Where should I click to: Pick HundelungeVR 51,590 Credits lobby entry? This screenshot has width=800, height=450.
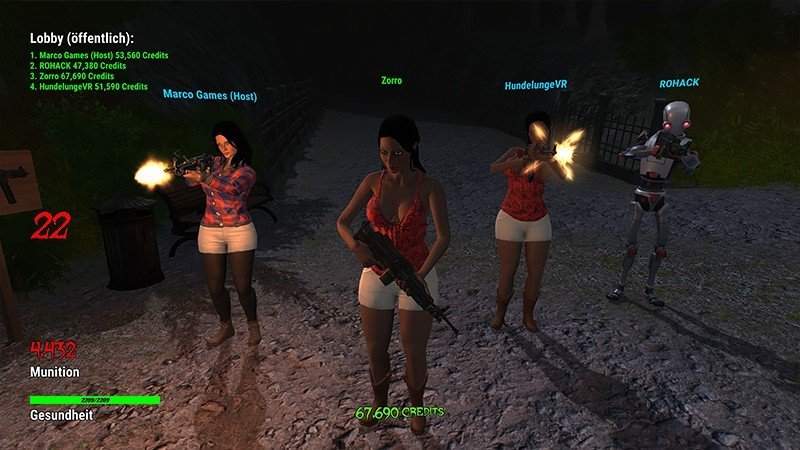tap(88, 87)
